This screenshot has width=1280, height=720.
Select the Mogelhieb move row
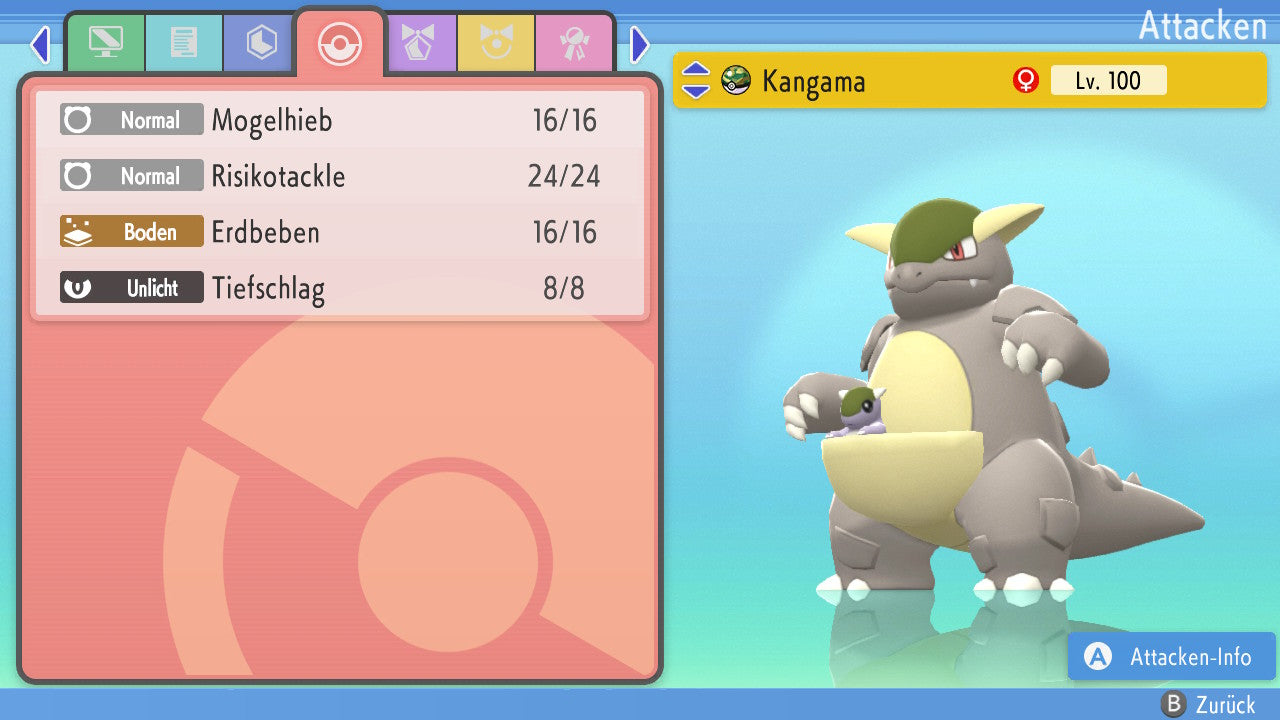tap(340, 121)
